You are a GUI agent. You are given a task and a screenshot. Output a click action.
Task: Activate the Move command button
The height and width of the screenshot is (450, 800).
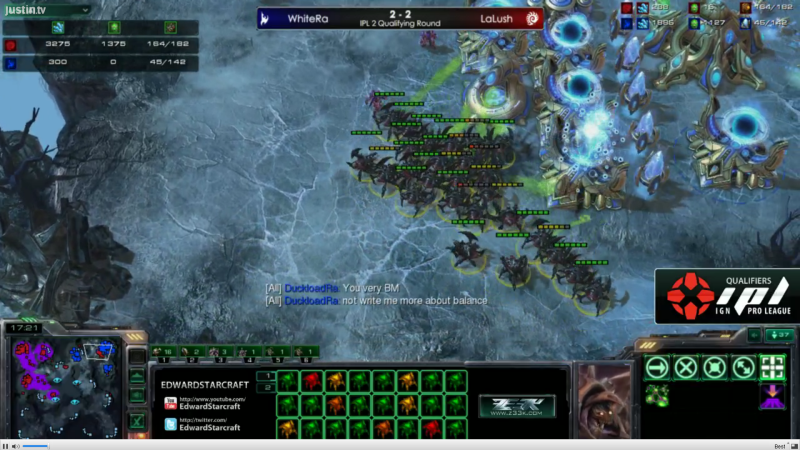pyautogui.click(x=656, y=367)
